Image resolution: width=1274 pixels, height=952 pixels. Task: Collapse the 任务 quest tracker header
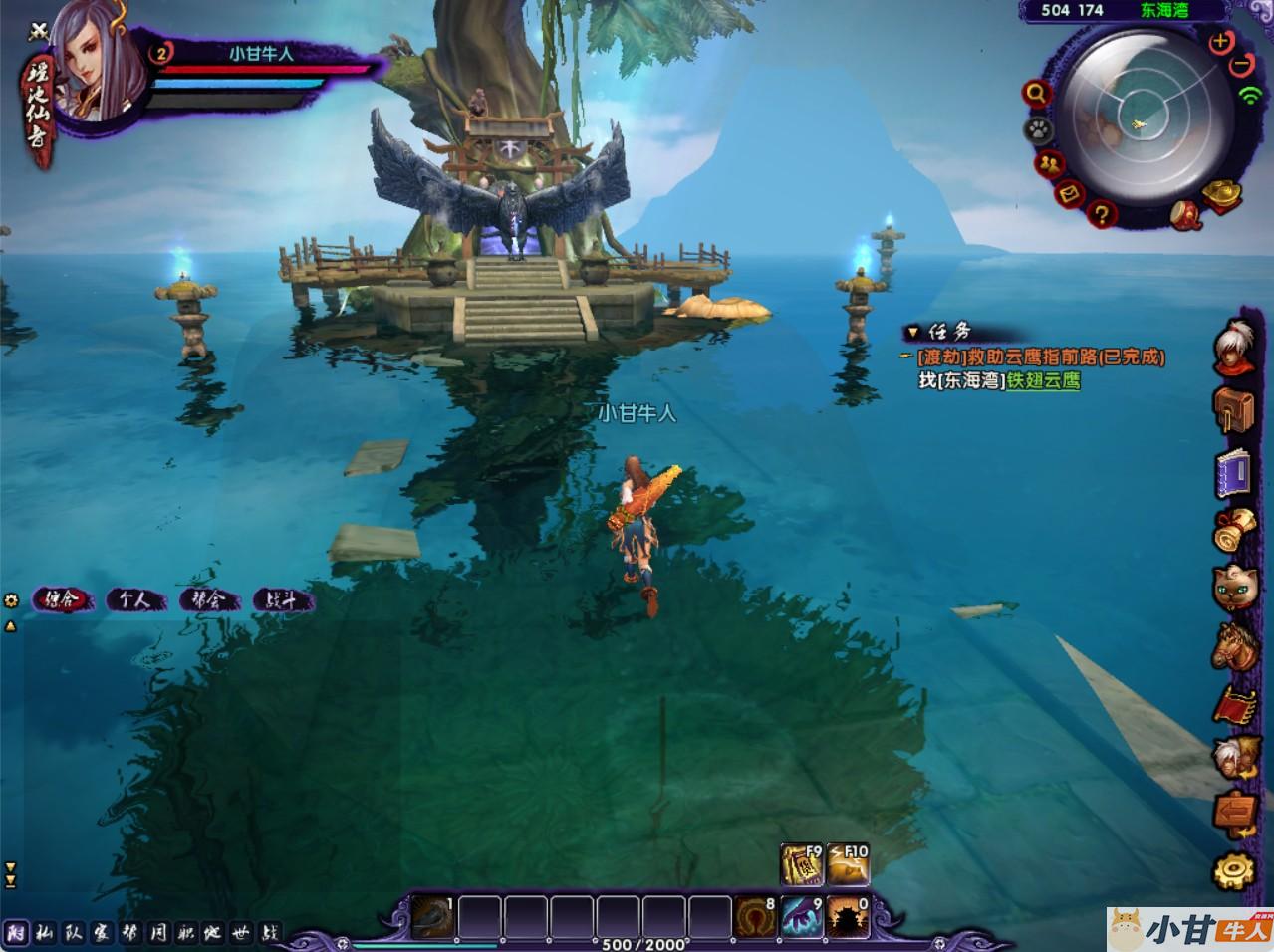[912, 332]
